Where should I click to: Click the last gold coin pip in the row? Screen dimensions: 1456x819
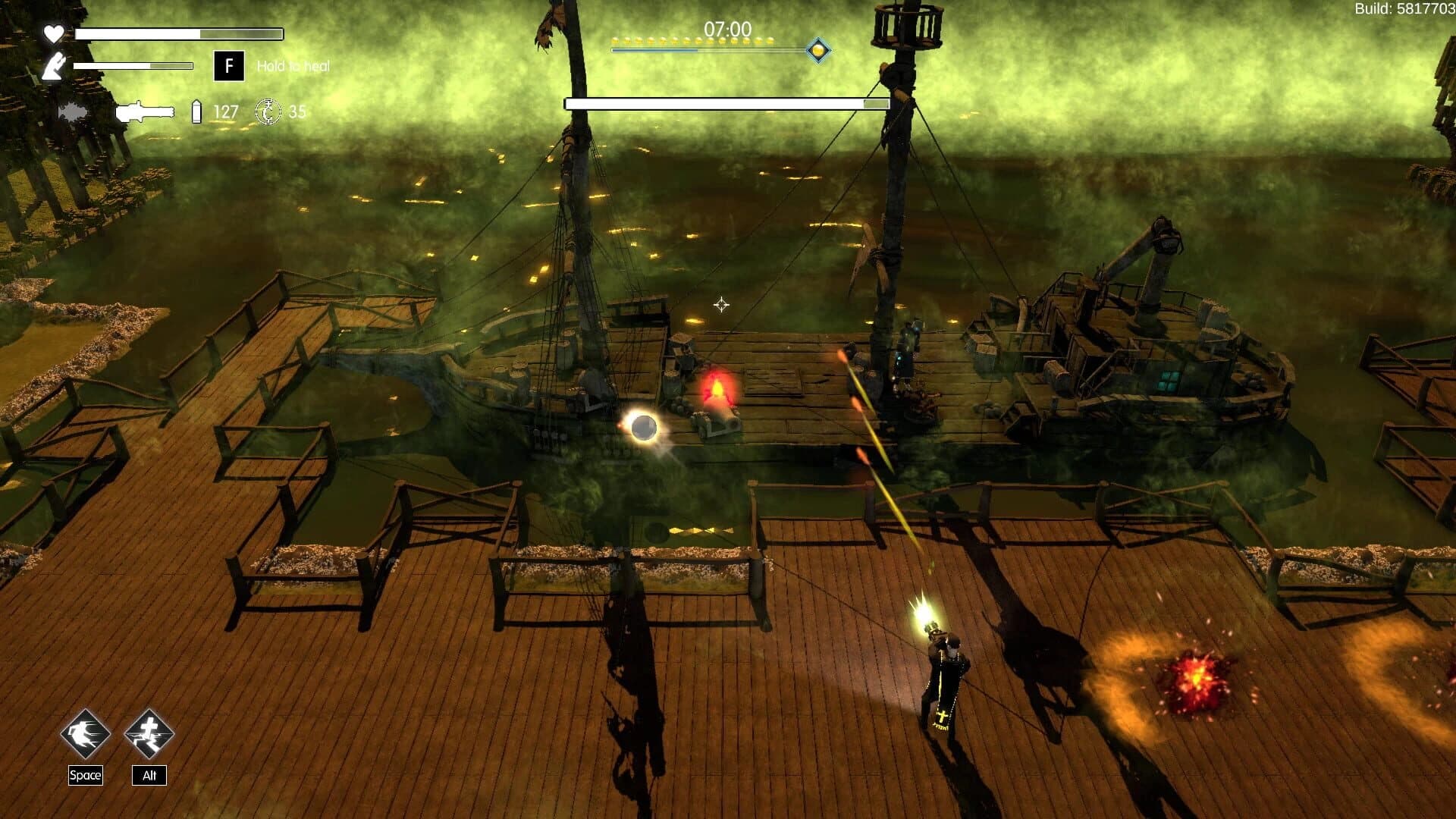click(771, 41)
